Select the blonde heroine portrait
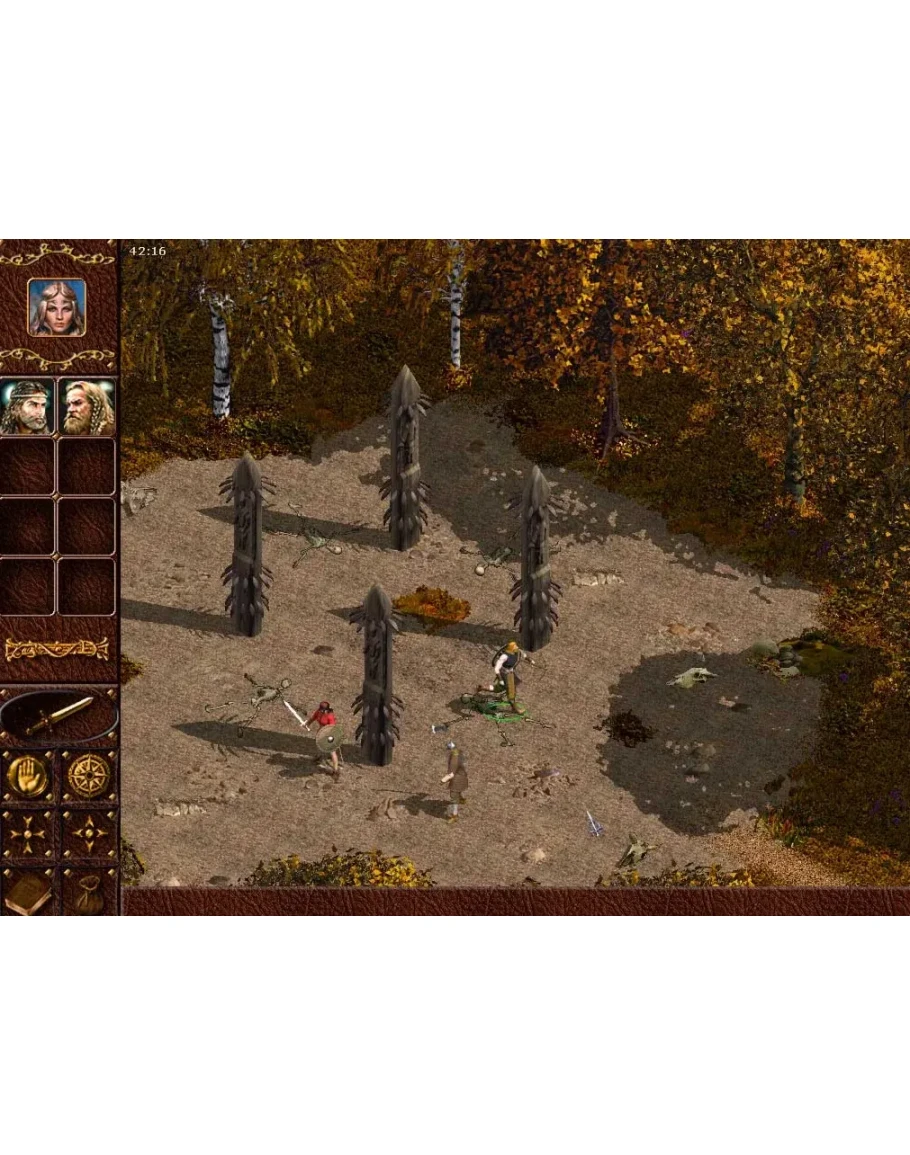Image resolution: width=910 pixels, height=1155 pixels. (57, 307)
